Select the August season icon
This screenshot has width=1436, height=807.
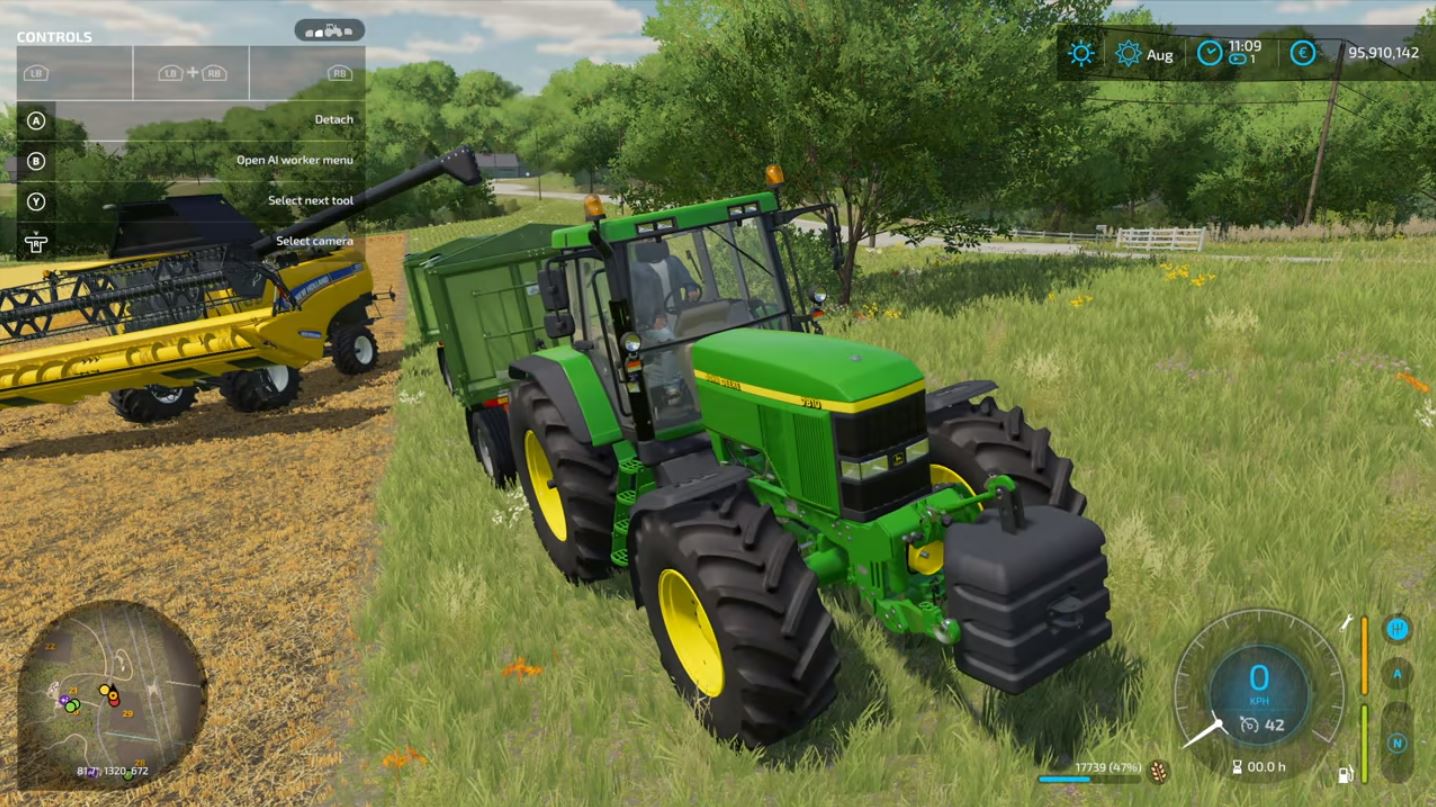(1129, 53)
